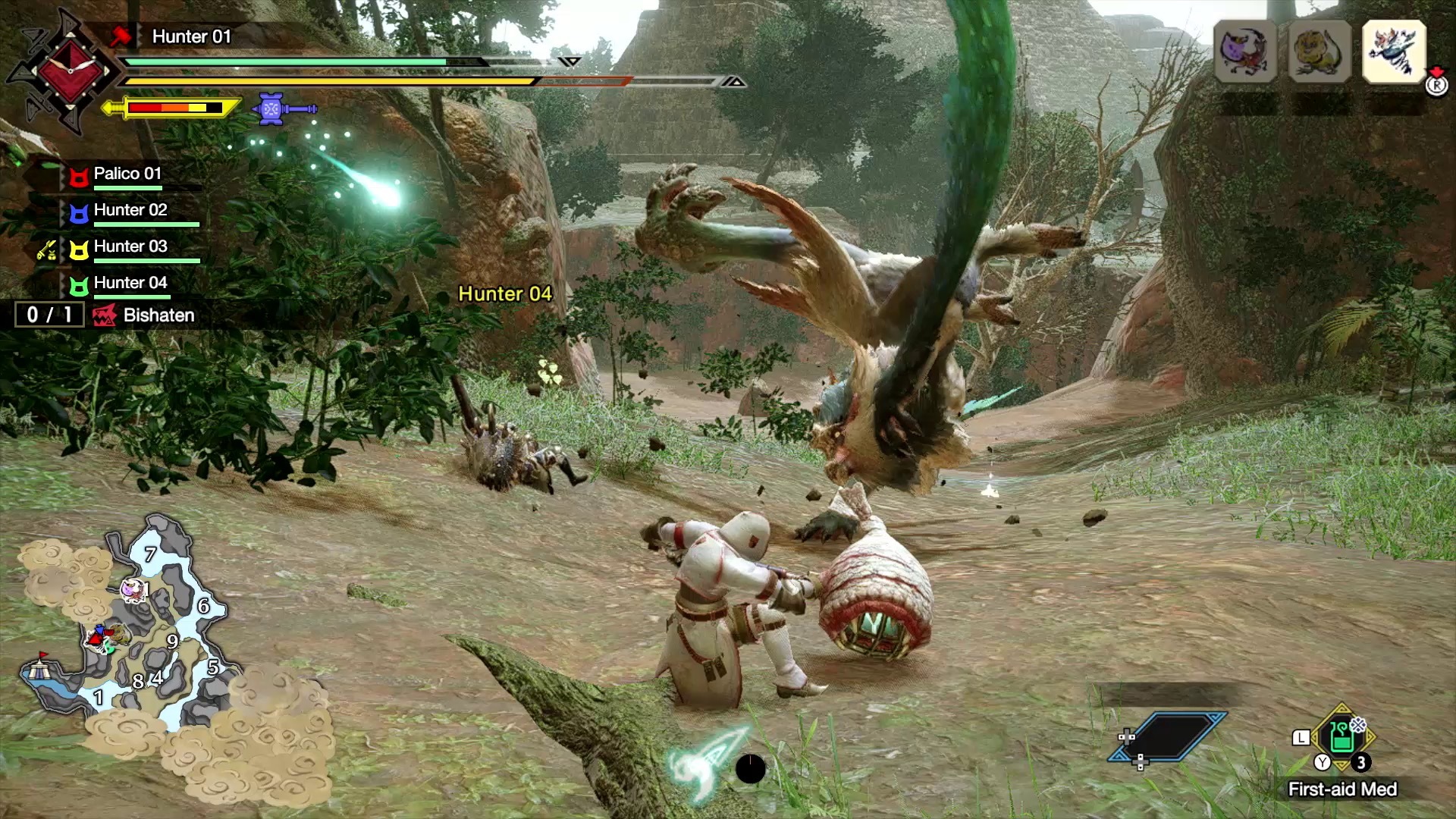This screenshot has height=819, width=1456.
Task: Select the First-aid Med item
Action: click(x=1341, y=737)
